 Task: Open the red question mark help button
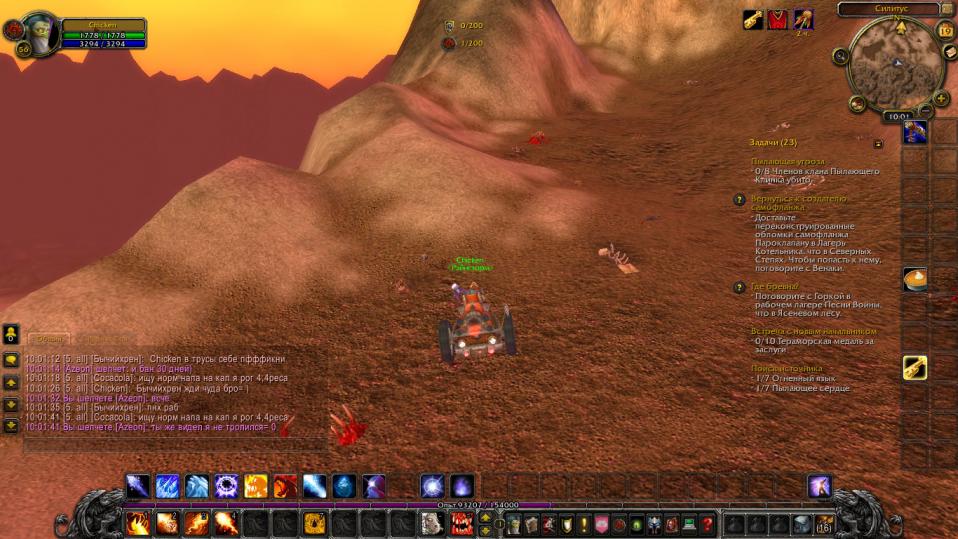coord(707,523)
